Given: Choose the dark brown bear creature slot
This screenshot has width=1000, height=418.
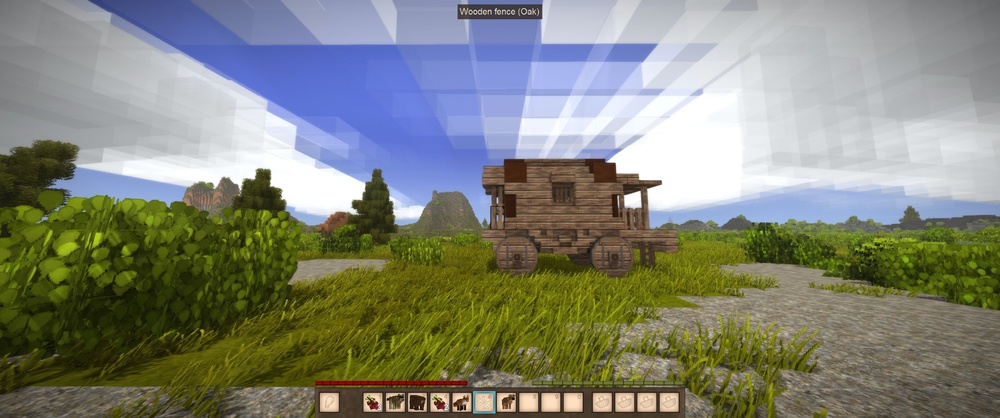Looking at the screenshot, I should coord(417,403).
